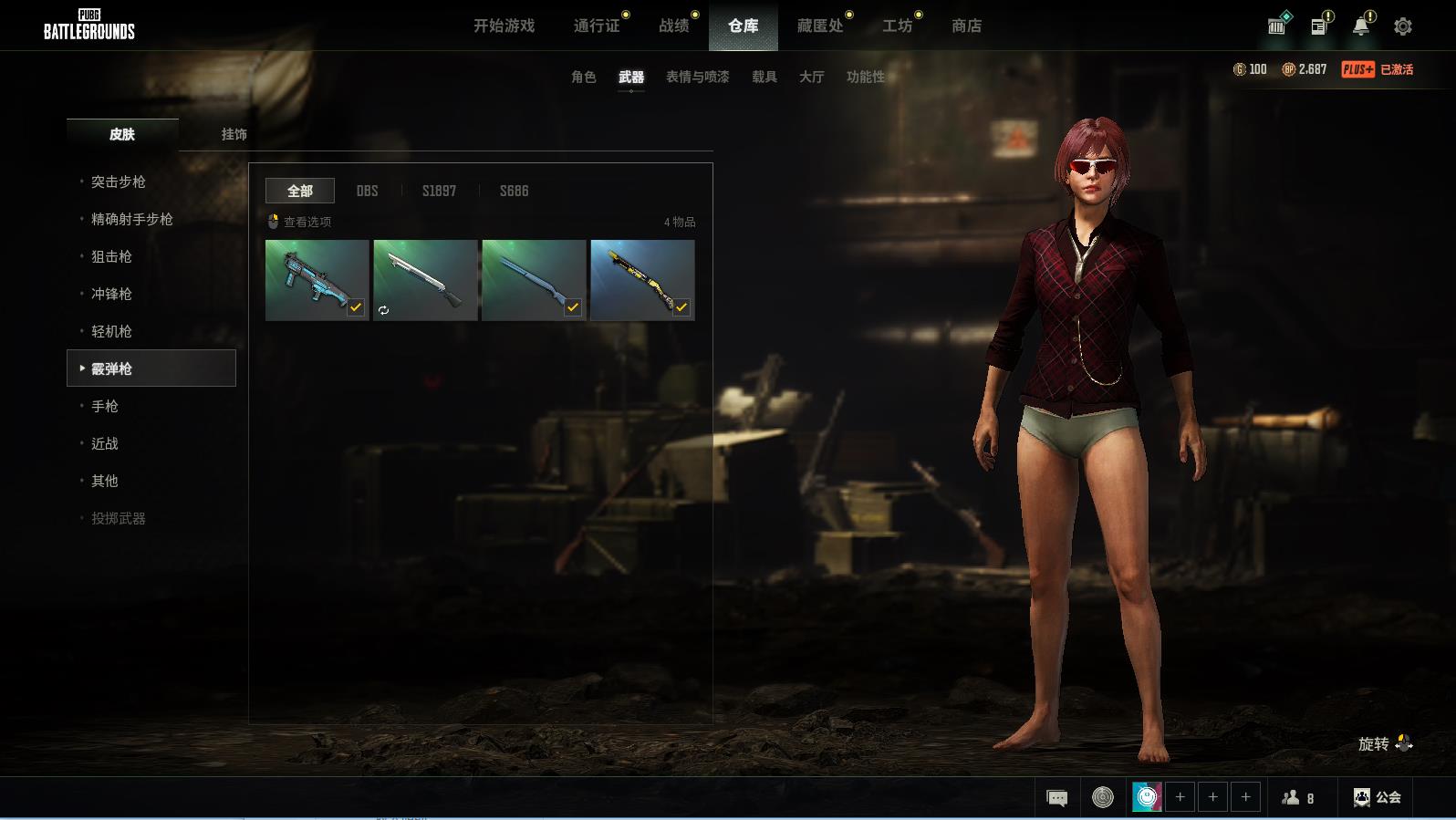Filter skins by DBS
This screenshot has height=820, width=1456.
coord(367,191)
